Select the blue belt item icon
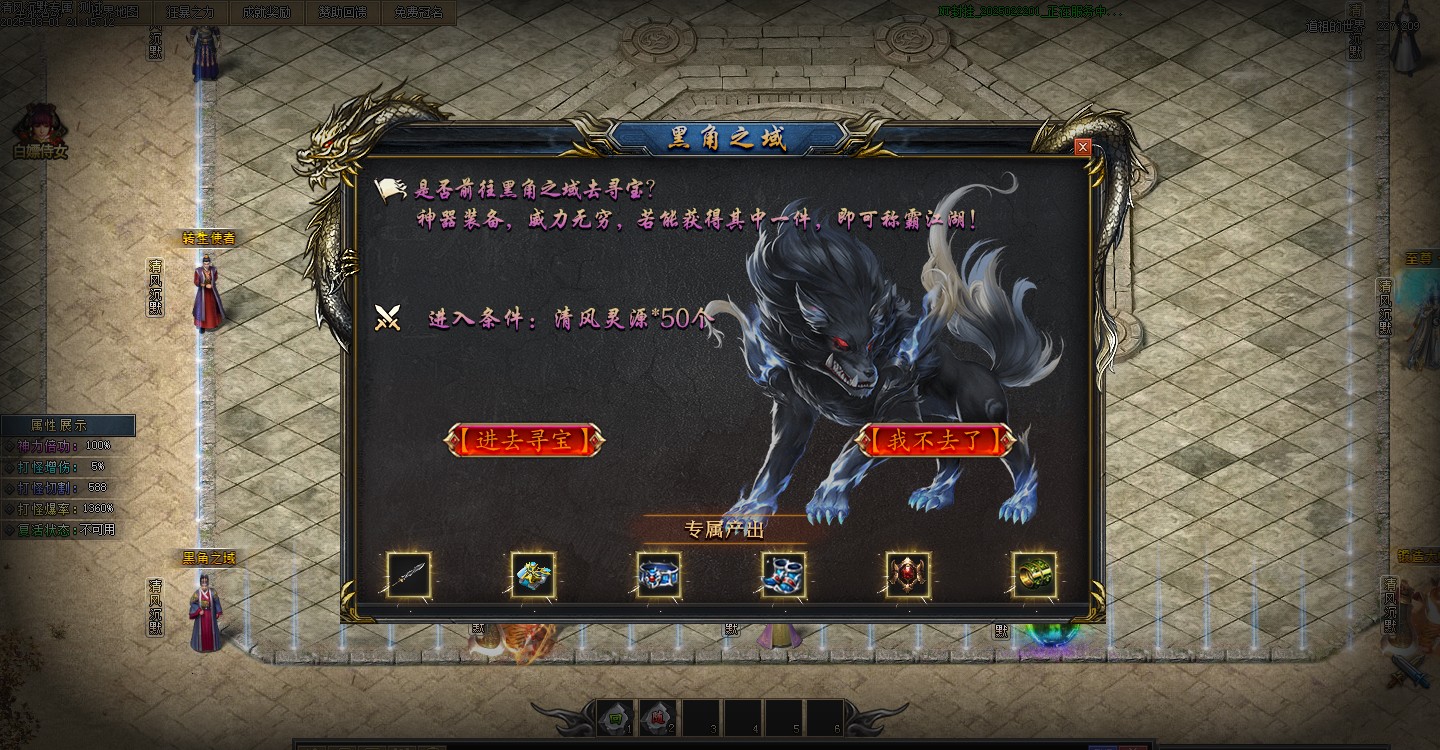This screenshot has height=750, width=1440. (x=657, y=572)
